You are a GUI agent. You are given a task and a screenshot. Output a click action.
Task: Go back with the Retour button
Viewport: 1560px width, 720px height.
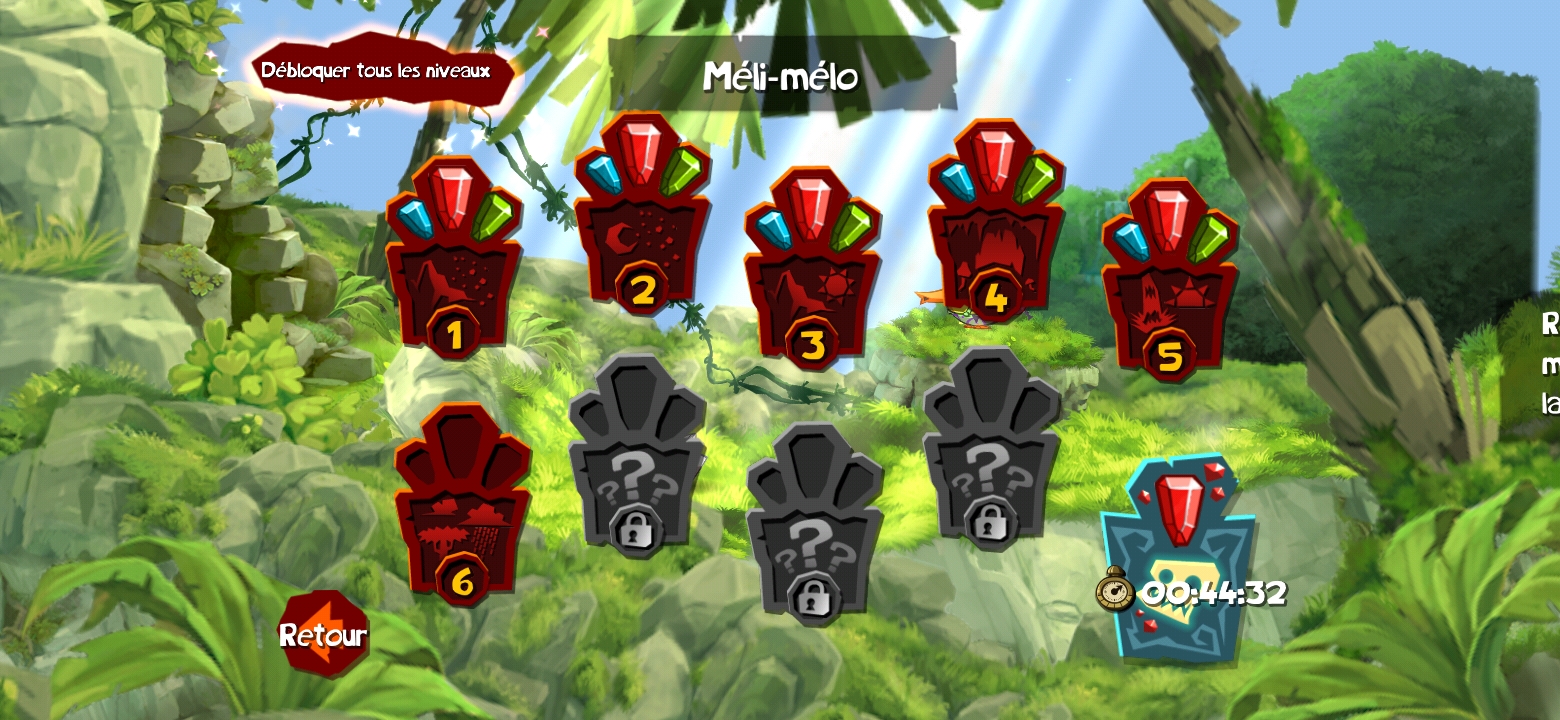coord(323,634)
